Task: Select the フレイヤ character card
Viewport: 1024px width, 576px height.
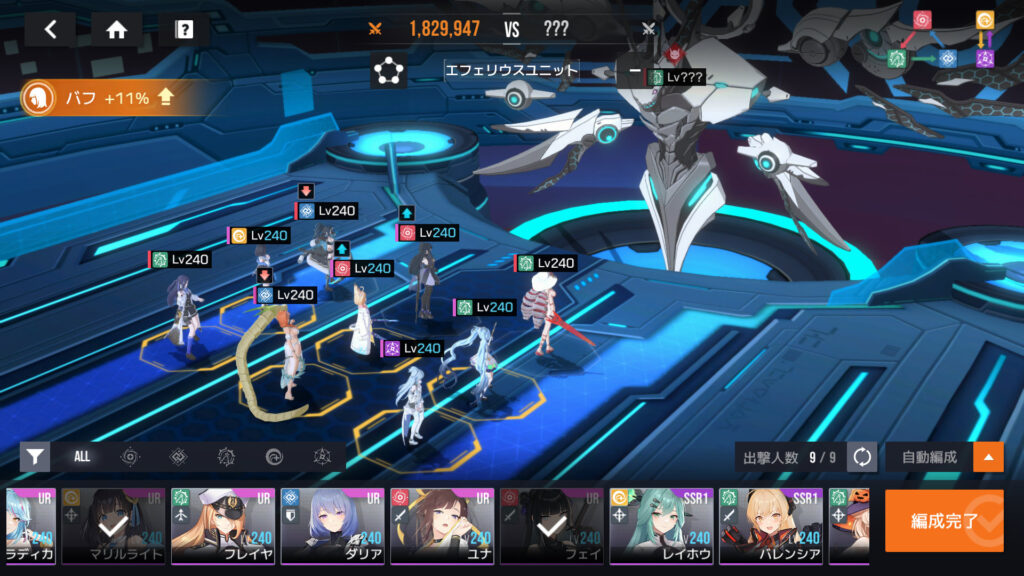Action: click(x=221, y=526)
